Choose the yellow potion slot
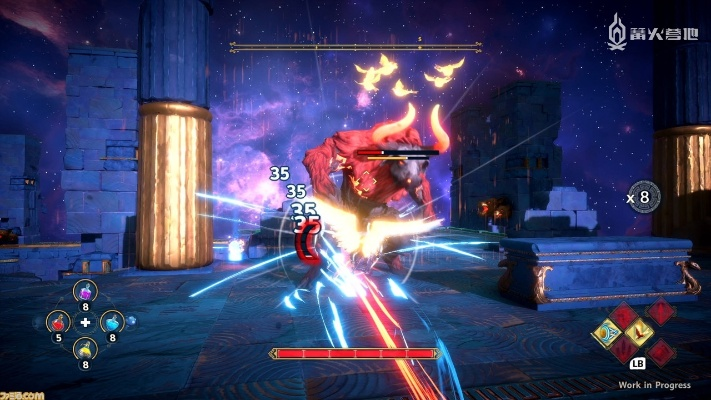The height and width of the screenshot is (400, 711). [86, 349]
